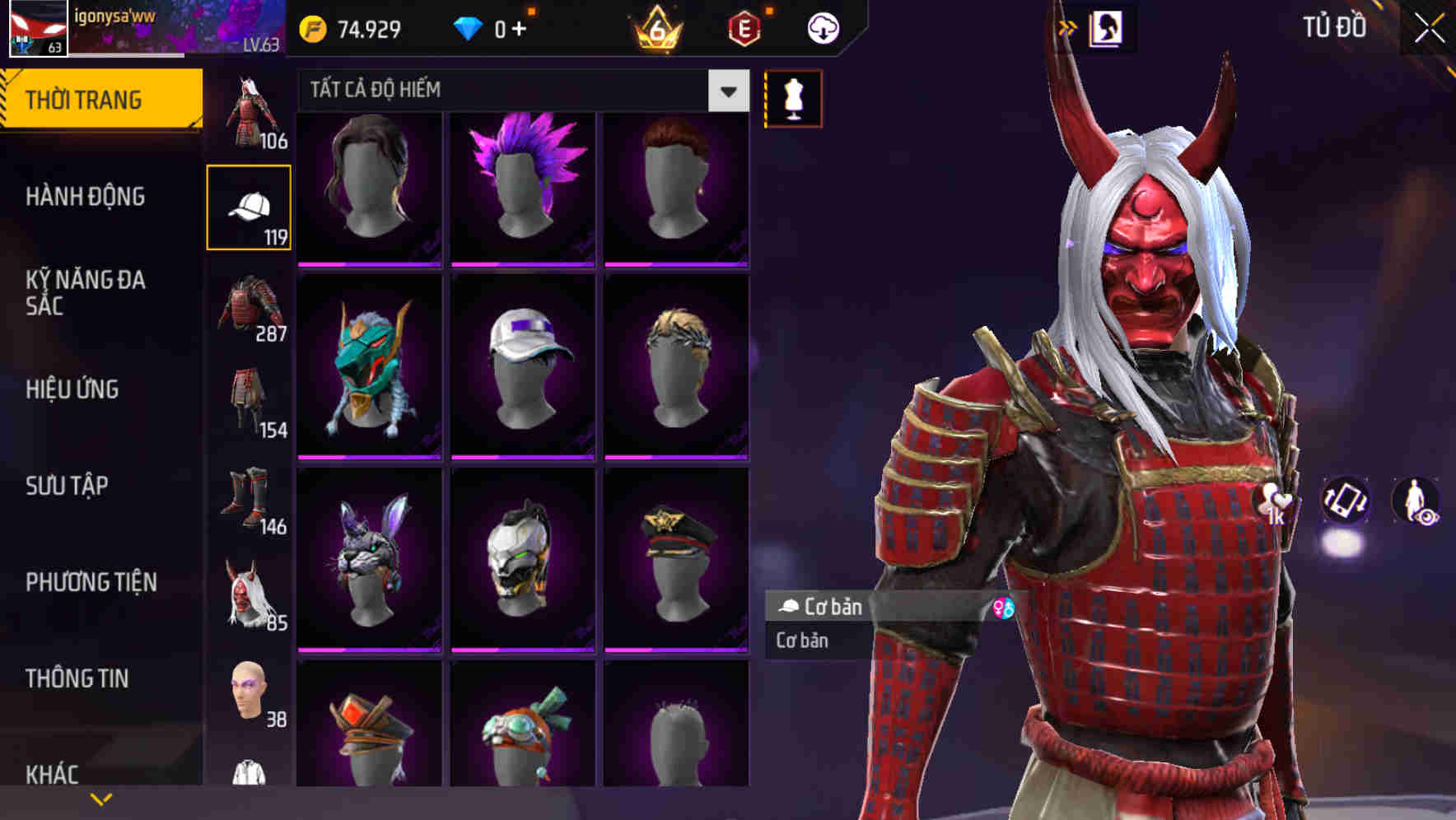This screenshot has width=1456, height=820.
Task: Collapse the panel using the double arrows
Action: 1066,26
